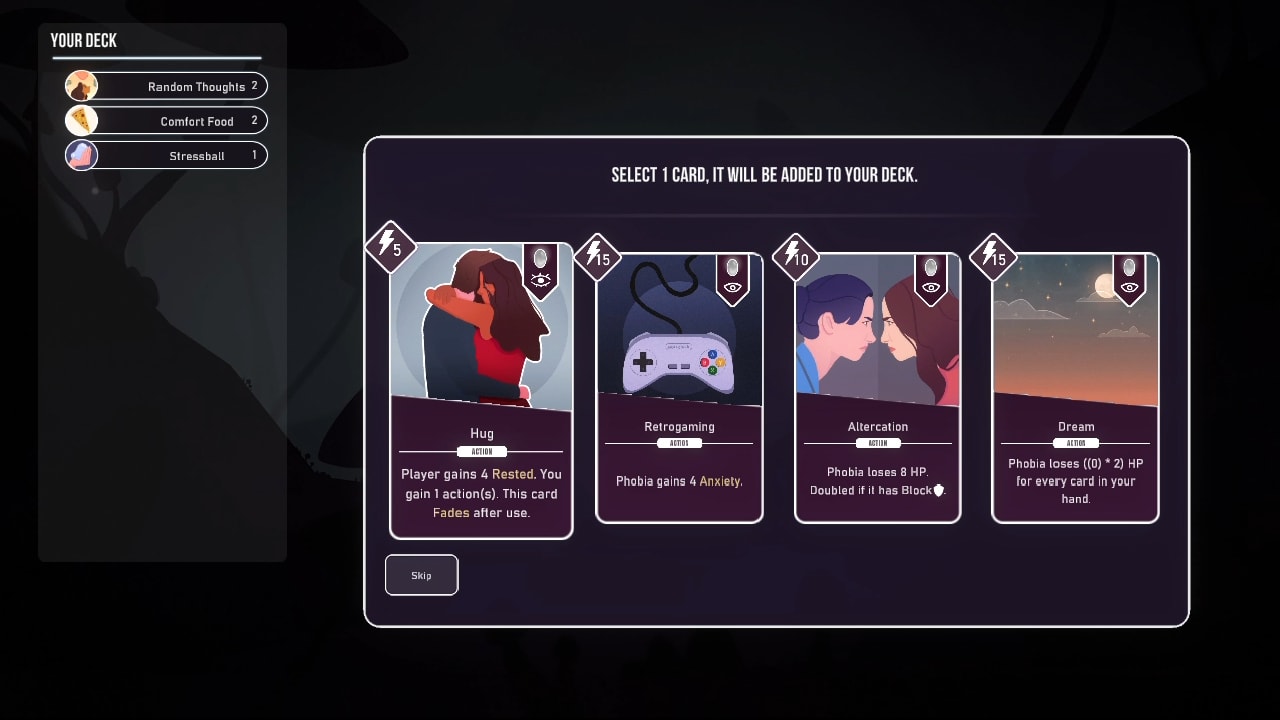Click the Random Thoughts avatar icon

pos(81,85)
